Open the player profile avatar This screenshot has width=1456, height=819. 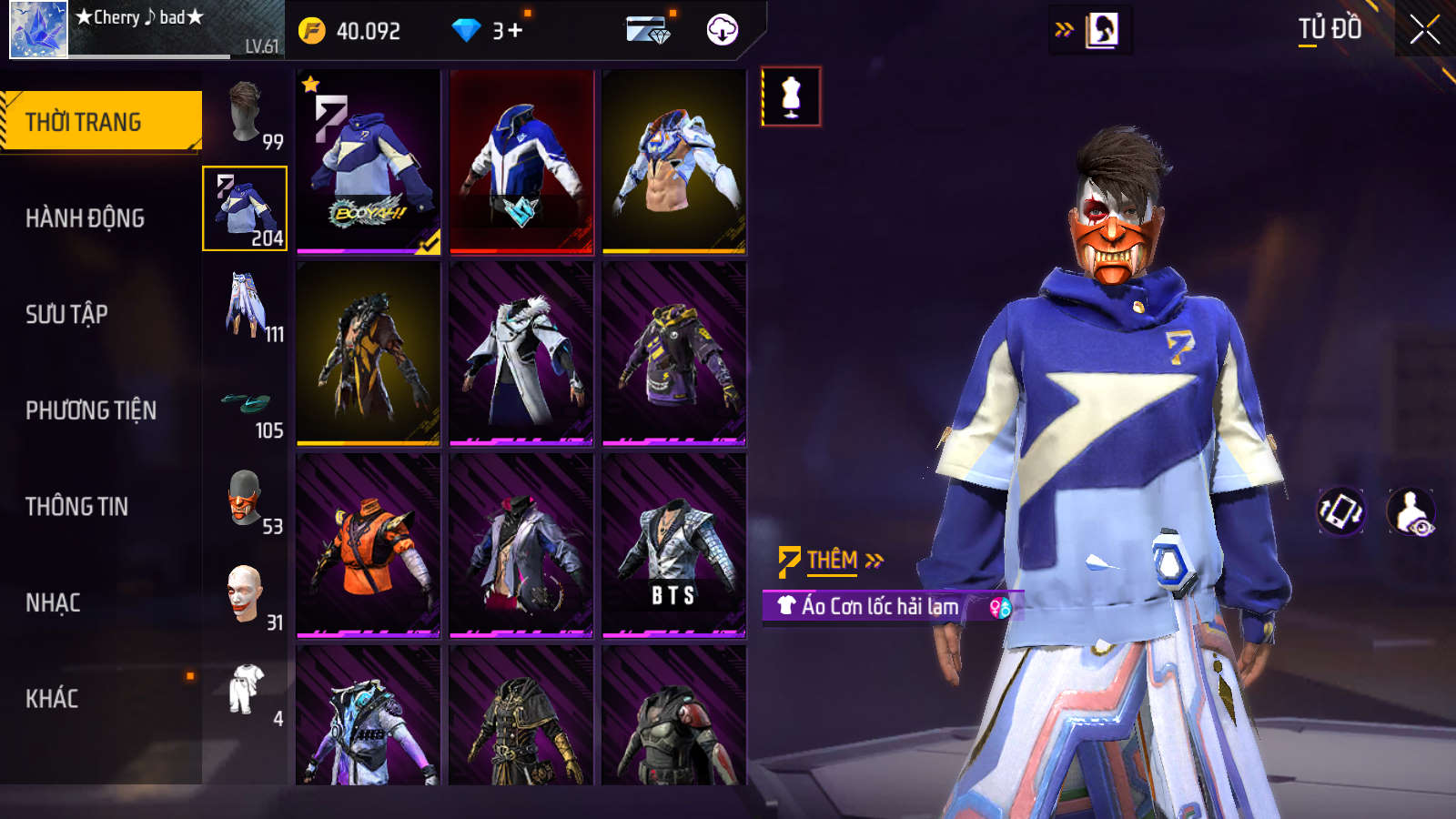pos(39,30)
